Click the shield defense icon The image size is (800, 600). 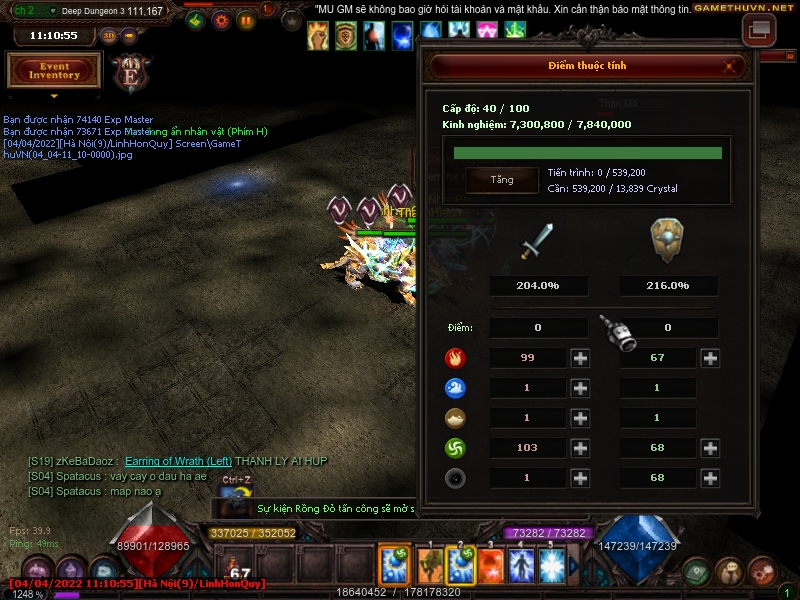(667, 240)
